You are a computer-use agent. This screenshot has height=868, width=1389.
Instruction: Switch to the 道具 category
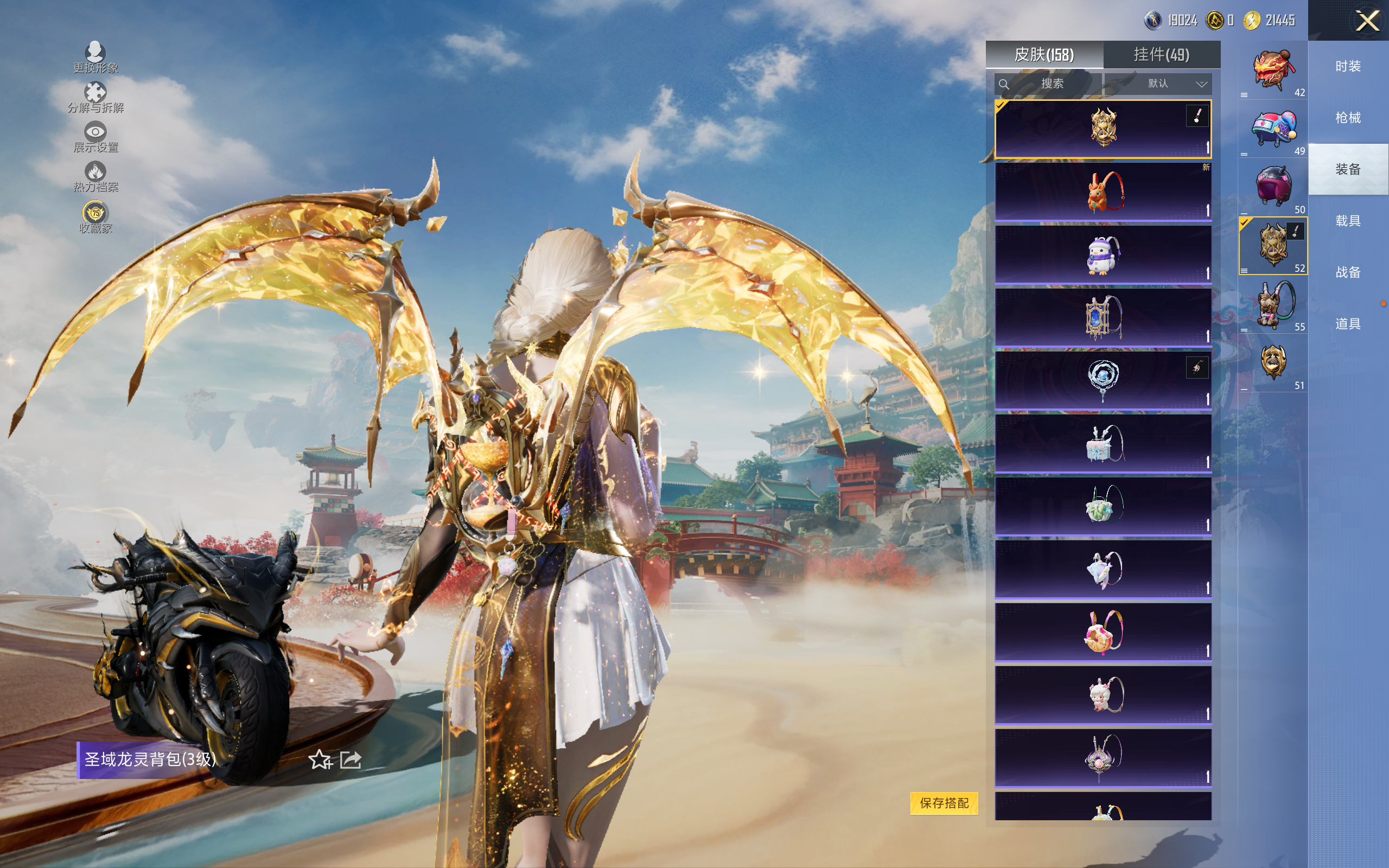point(1348,324)
